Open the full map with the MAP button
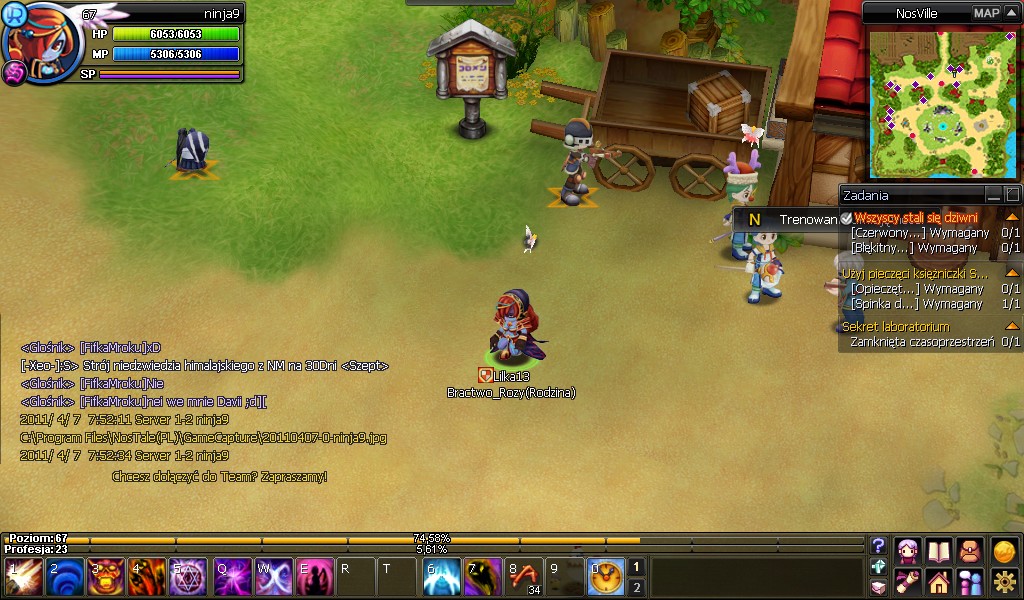This screenshot has width=1024, height=600. pos(986,13)
